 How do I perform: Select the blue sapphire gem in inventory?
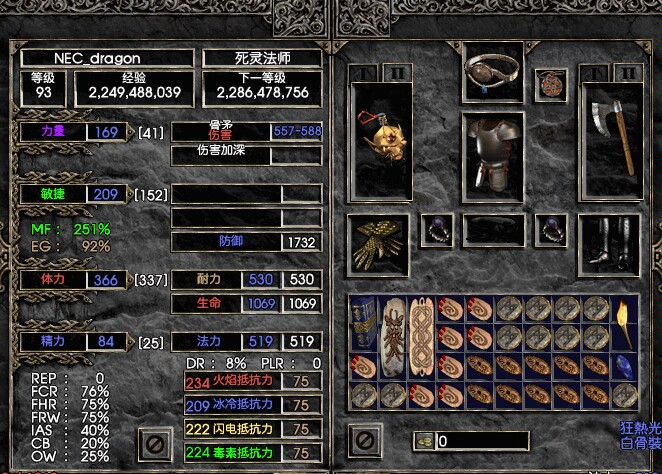click(x=626, y=367)
